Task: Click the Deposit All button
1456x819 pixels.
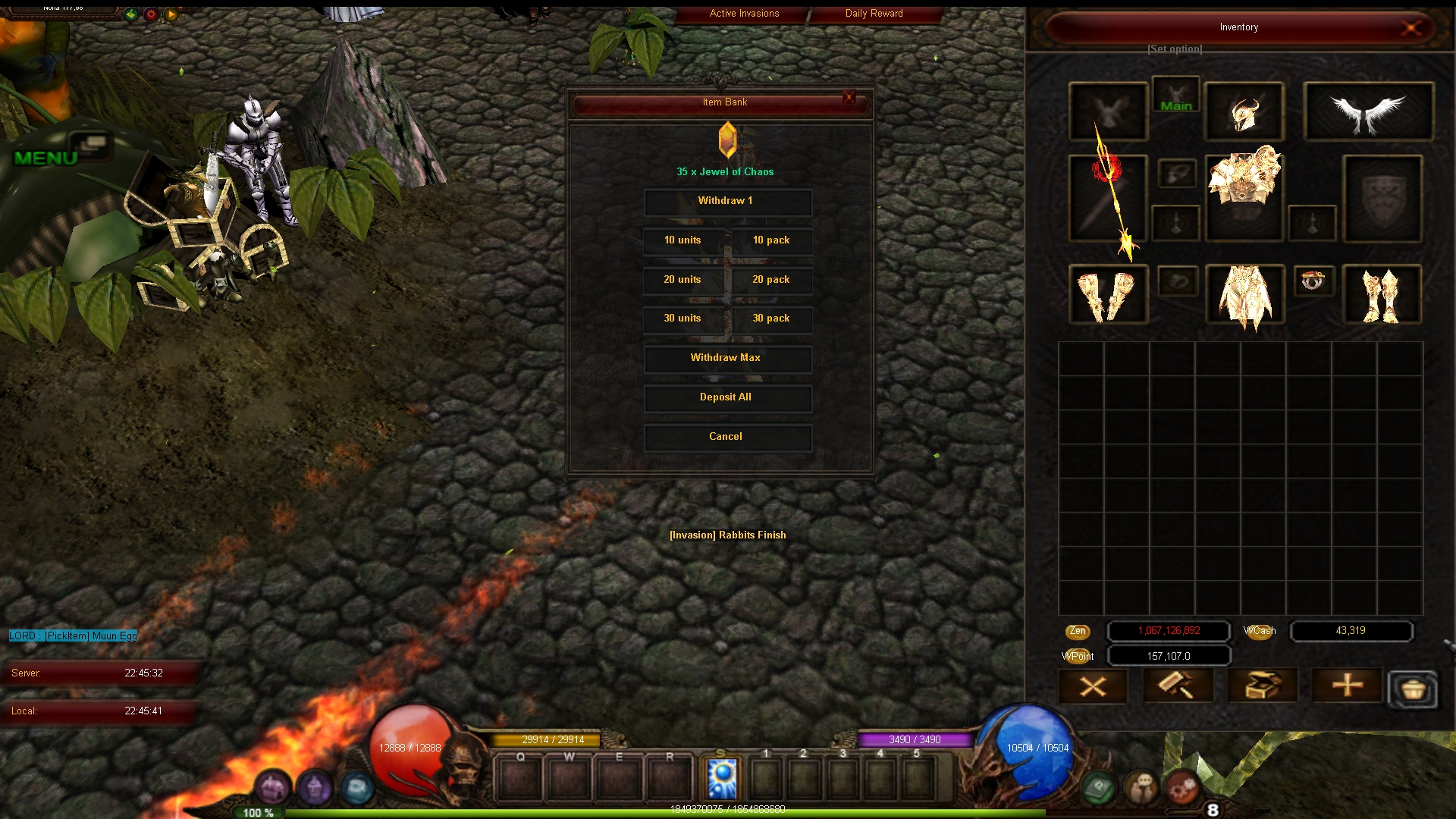Action: pos(726,397)
